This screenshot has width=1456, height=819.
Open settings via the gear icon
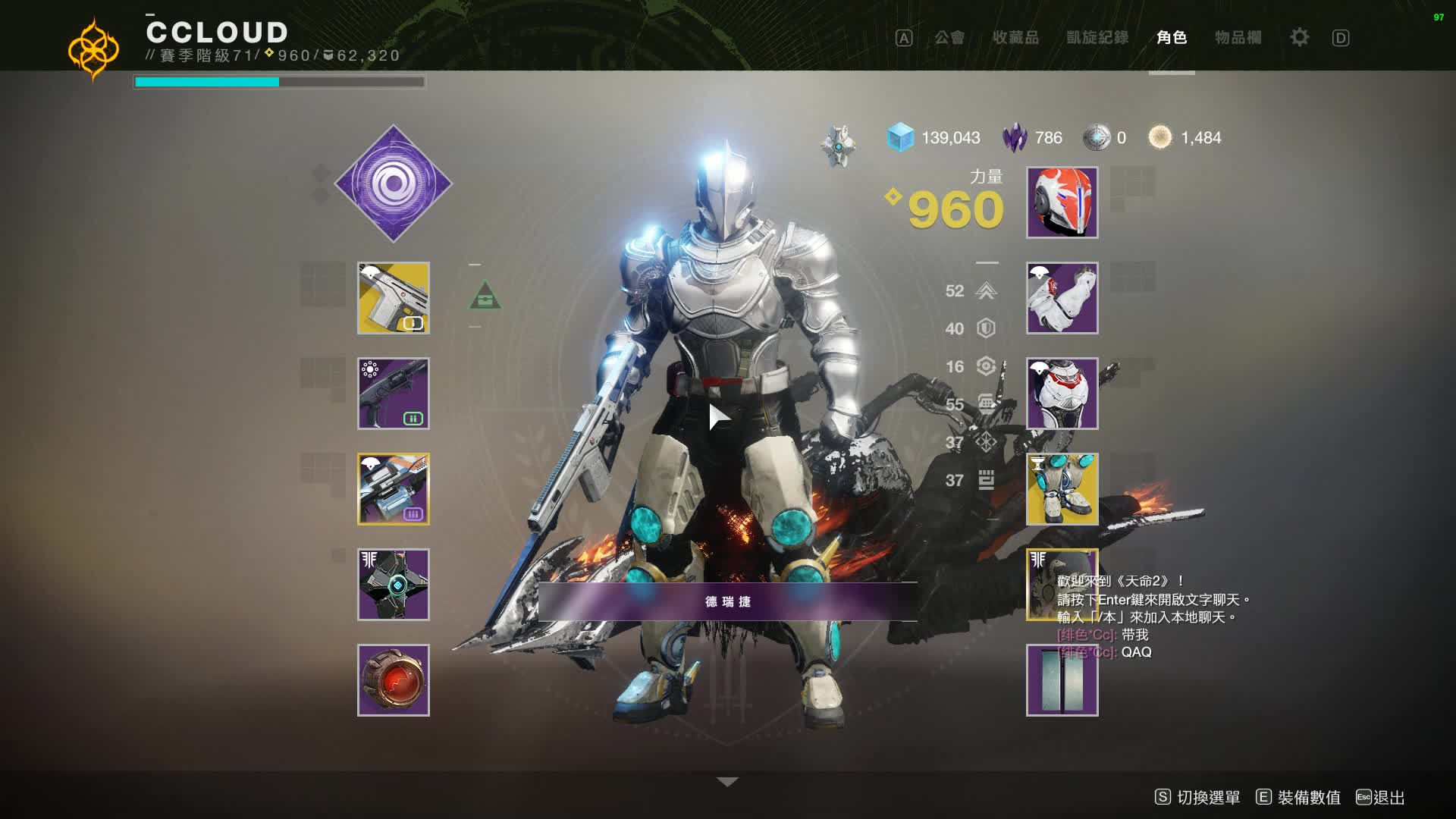pos(1299,37)
